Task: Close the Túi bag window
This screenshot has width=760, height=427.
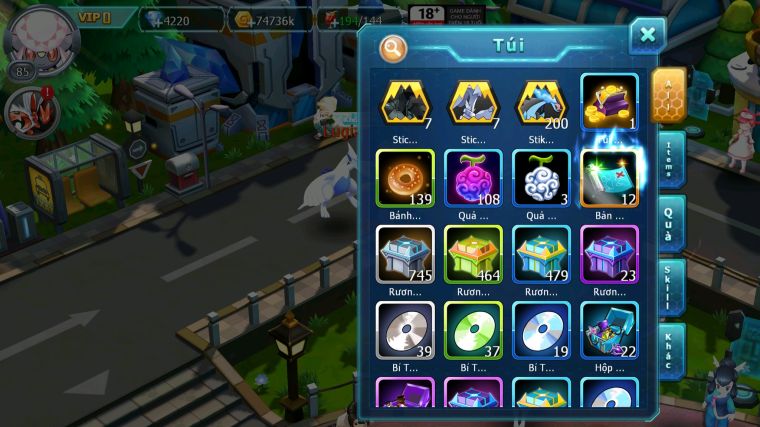Action: click(647, 36)
